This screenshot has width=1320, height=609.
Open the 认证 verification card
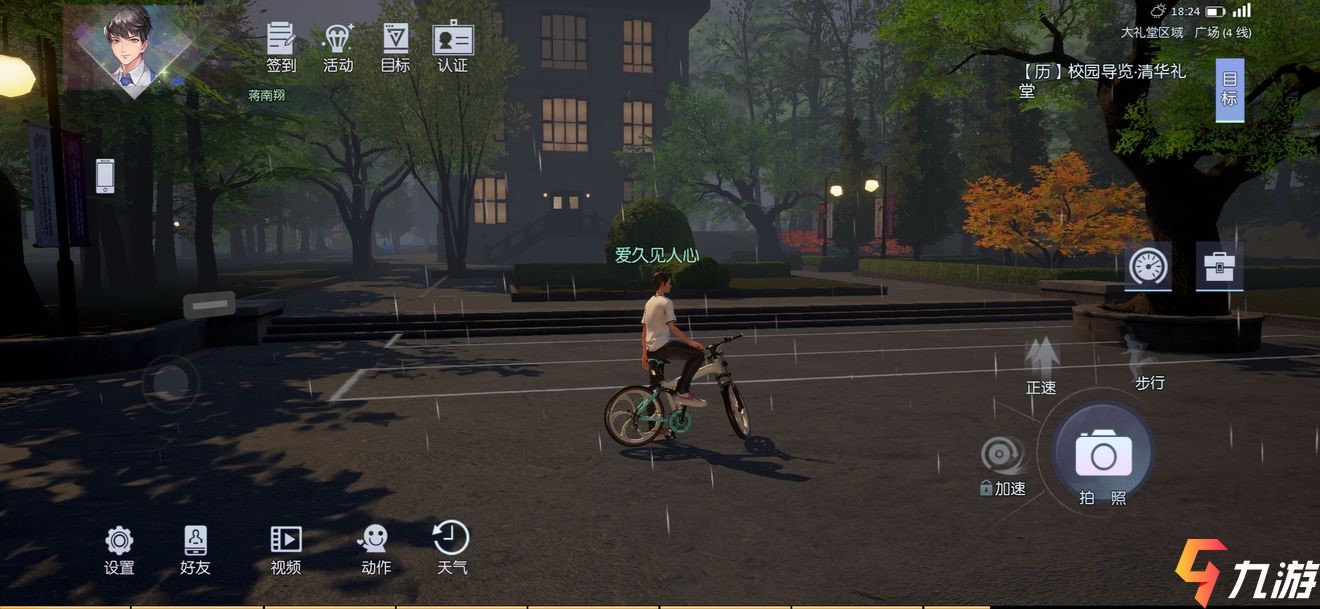point(453,47)
